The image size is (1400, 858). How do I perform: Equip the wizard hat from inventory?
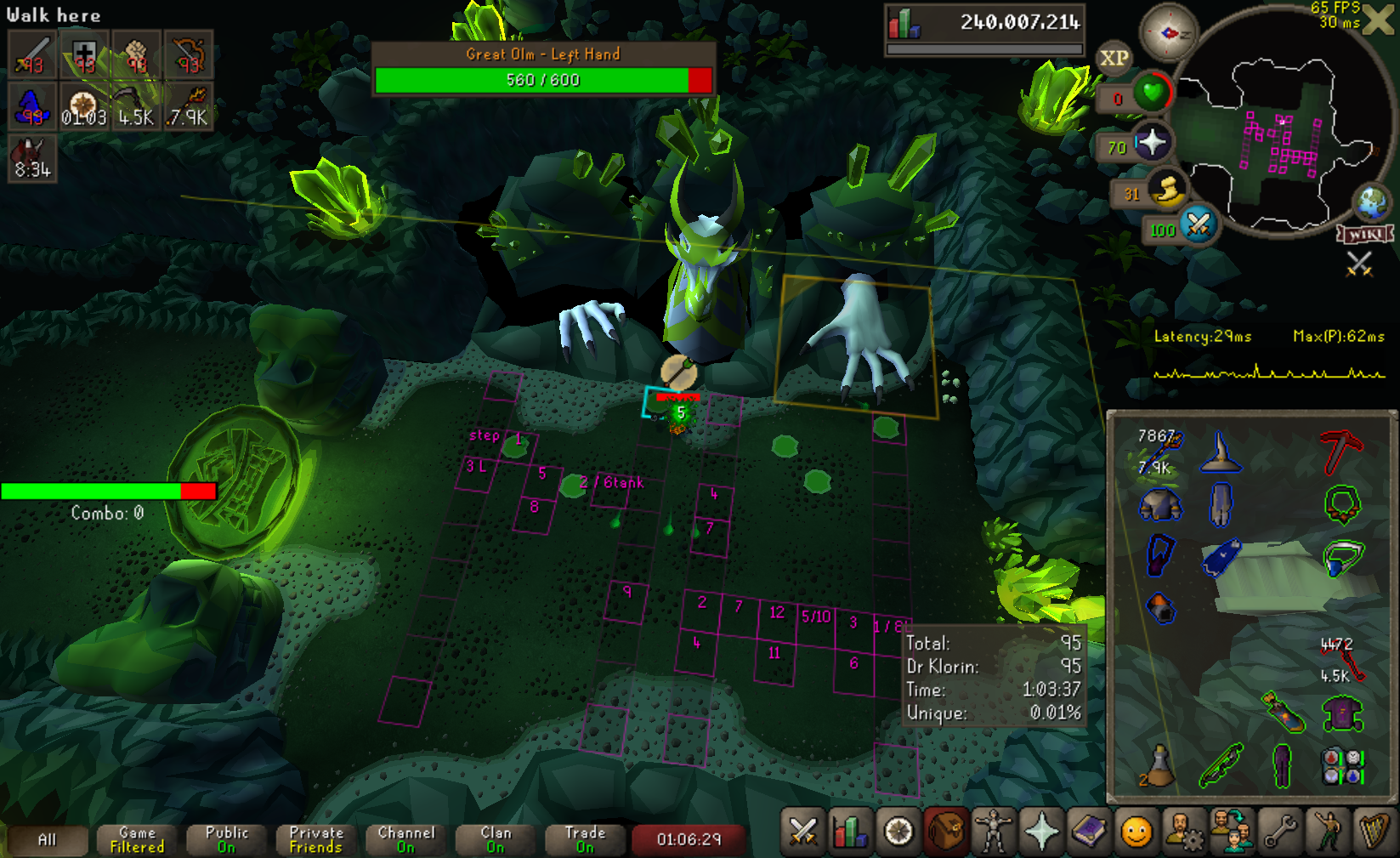pos(1220,452)
